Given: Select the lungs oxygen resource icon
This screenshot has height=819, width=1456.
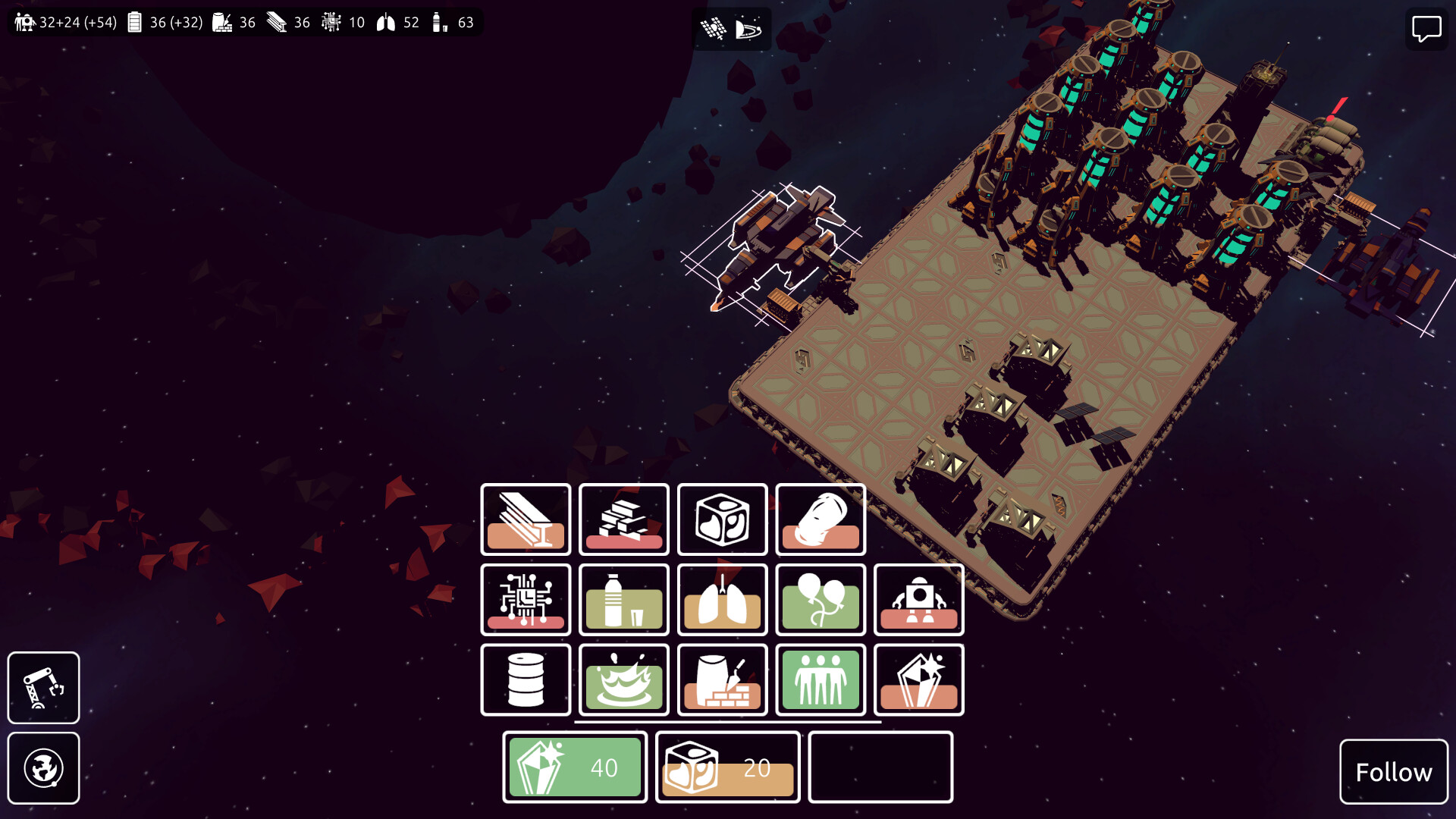Looking at the screenshot, I should 722,599.
